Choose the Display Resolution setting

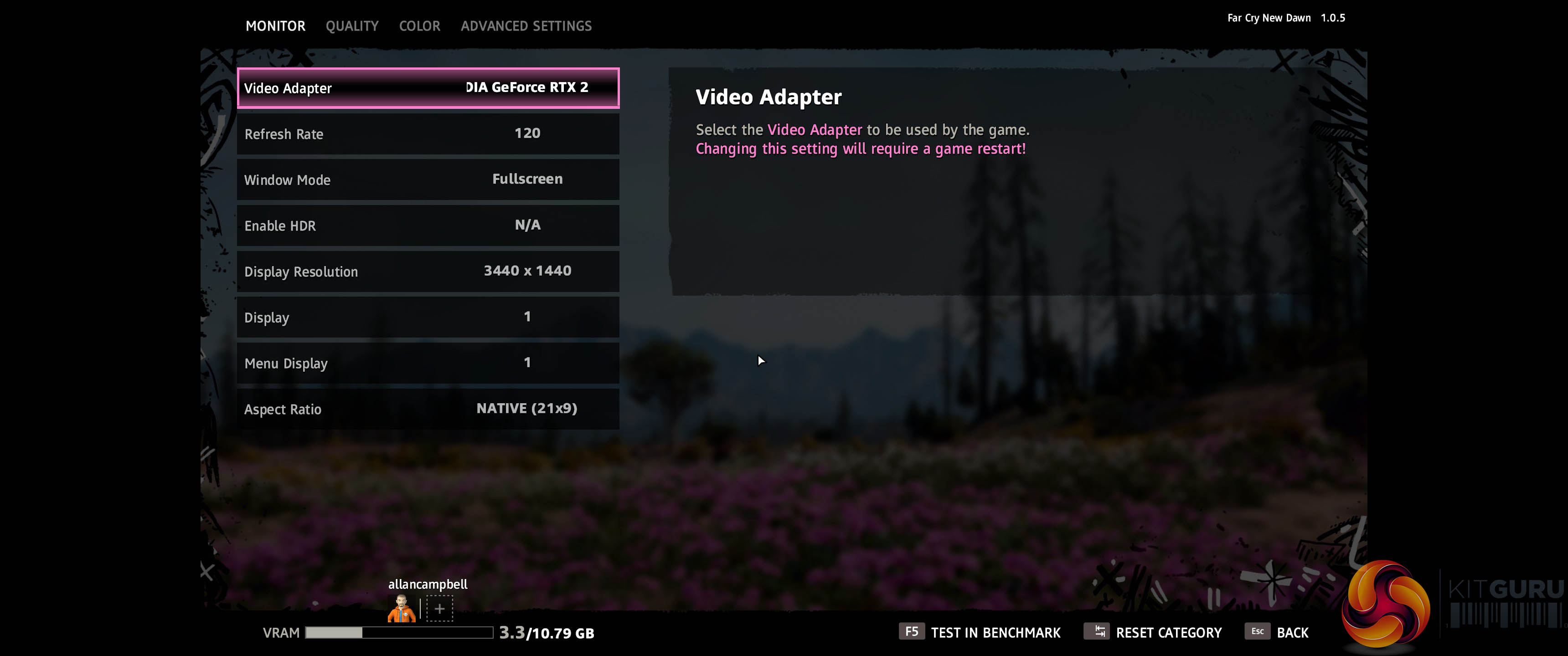point(428,272)
